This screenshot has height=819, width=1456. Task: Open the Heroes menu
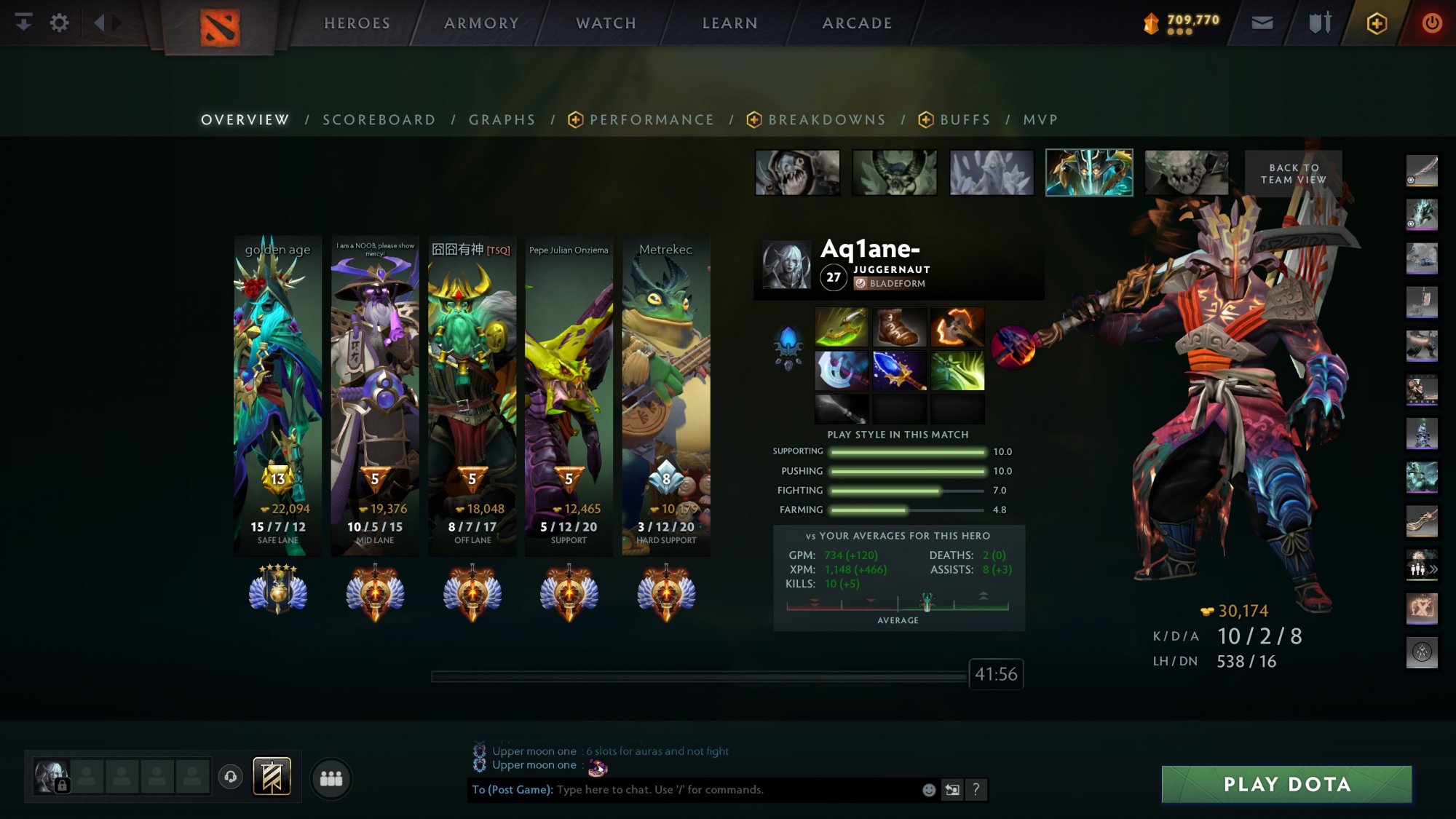point(357,23)
